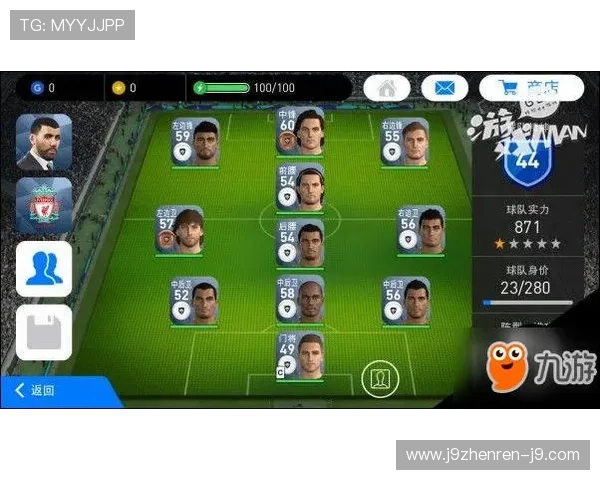Screen dimensions: 600x480
Task: Select the defensive midfielder card
Action: (300, 243)
